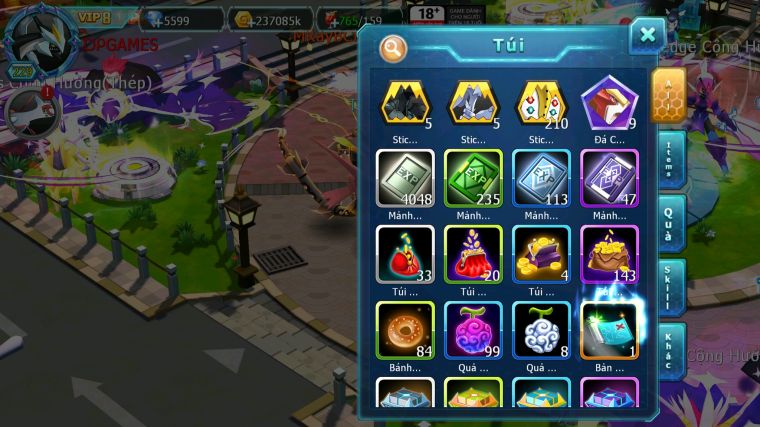Open the bag search magnifier
This screenshot has width=760, height=427.
tap(394, 47)
